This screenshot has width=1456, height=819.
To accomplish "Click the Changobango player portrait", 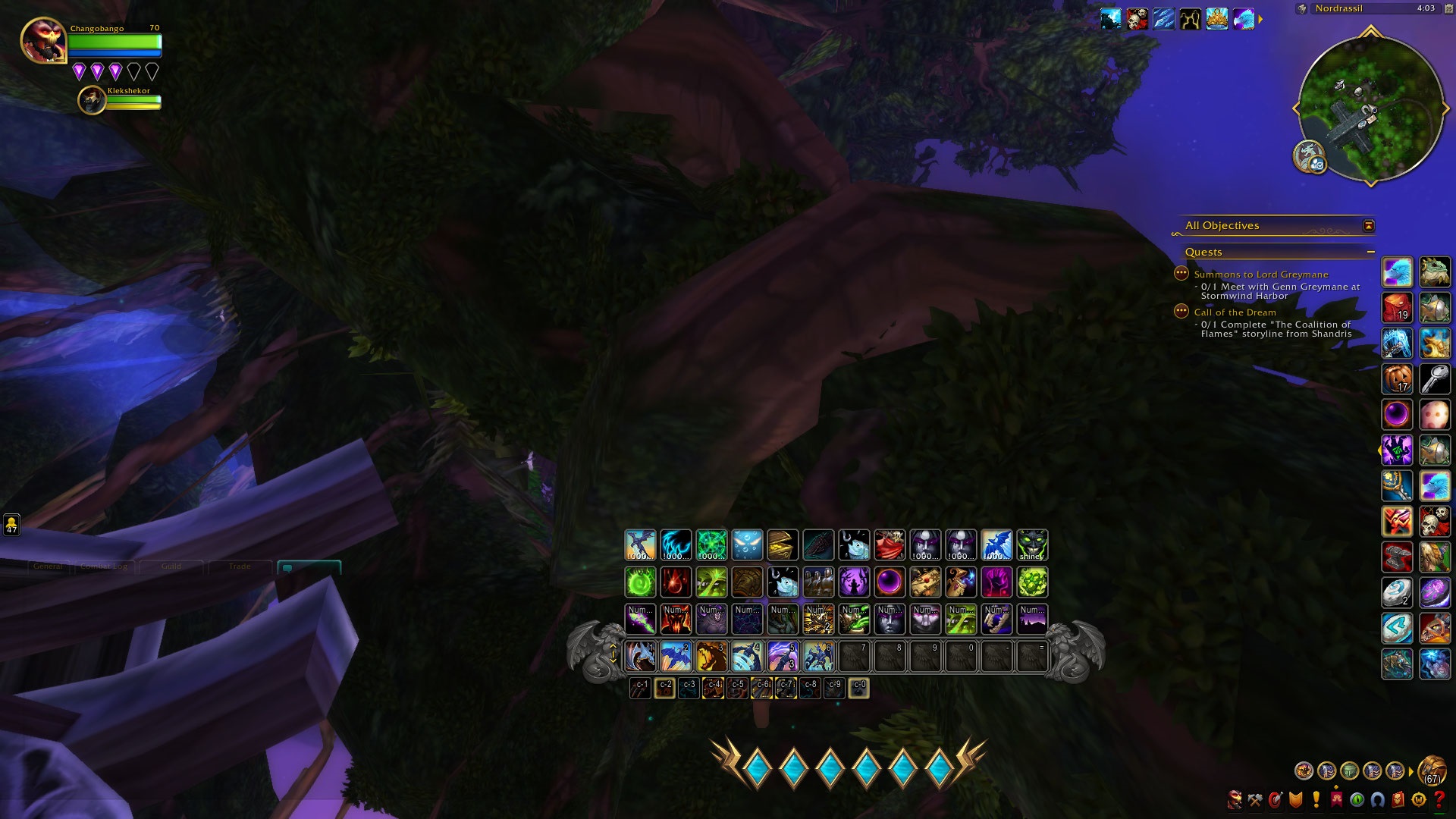I will 43,39.
